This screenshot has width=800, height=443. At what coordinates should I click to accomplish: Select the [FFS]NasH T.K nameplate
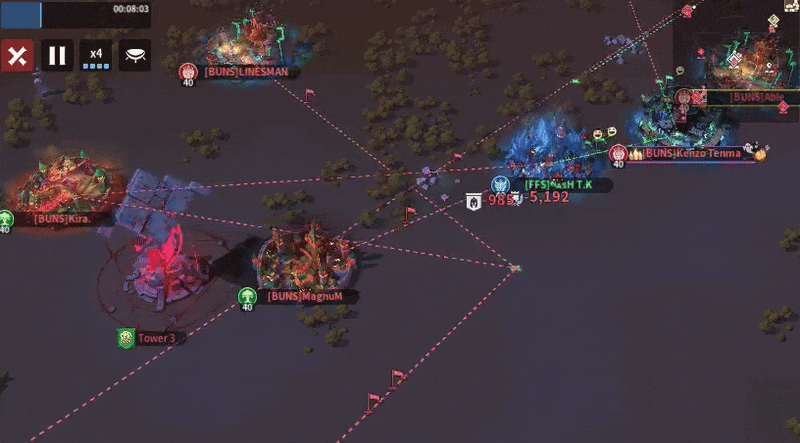point(561,184)
